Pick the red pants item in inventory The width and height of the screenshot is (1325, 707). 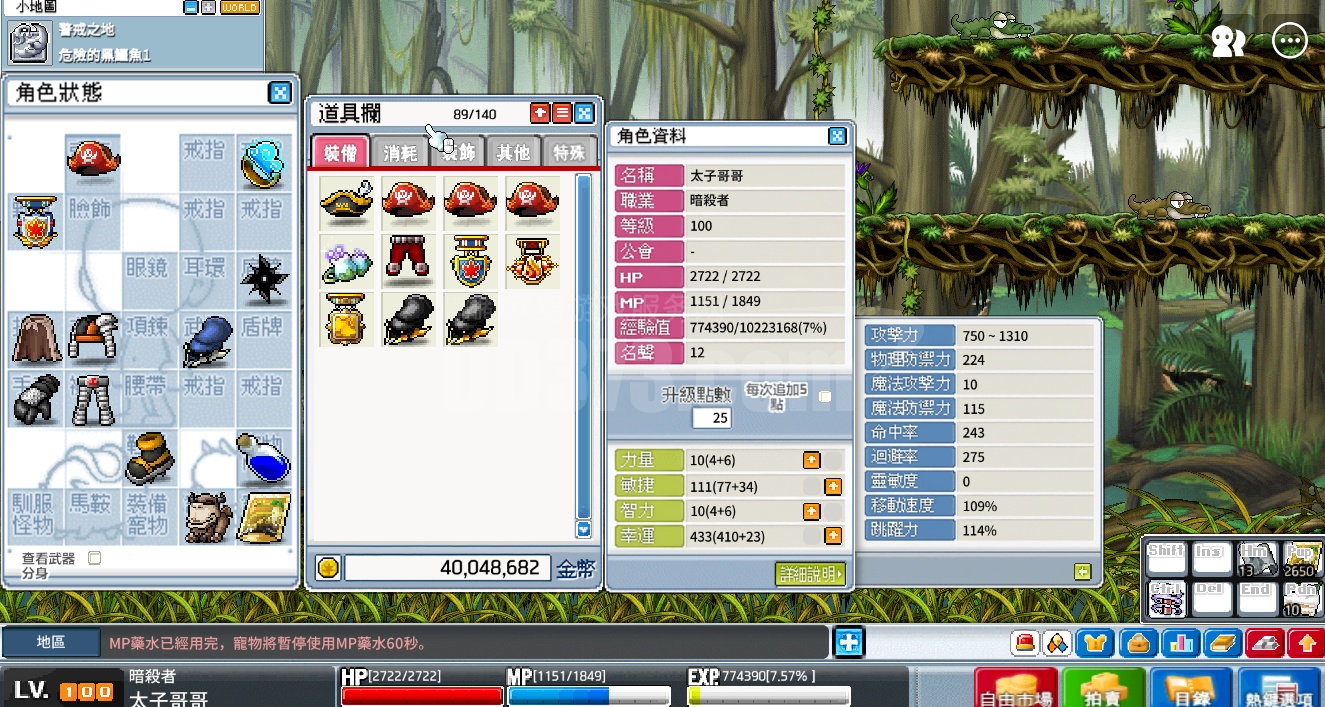pyautogui.click(x=408, y=260)
